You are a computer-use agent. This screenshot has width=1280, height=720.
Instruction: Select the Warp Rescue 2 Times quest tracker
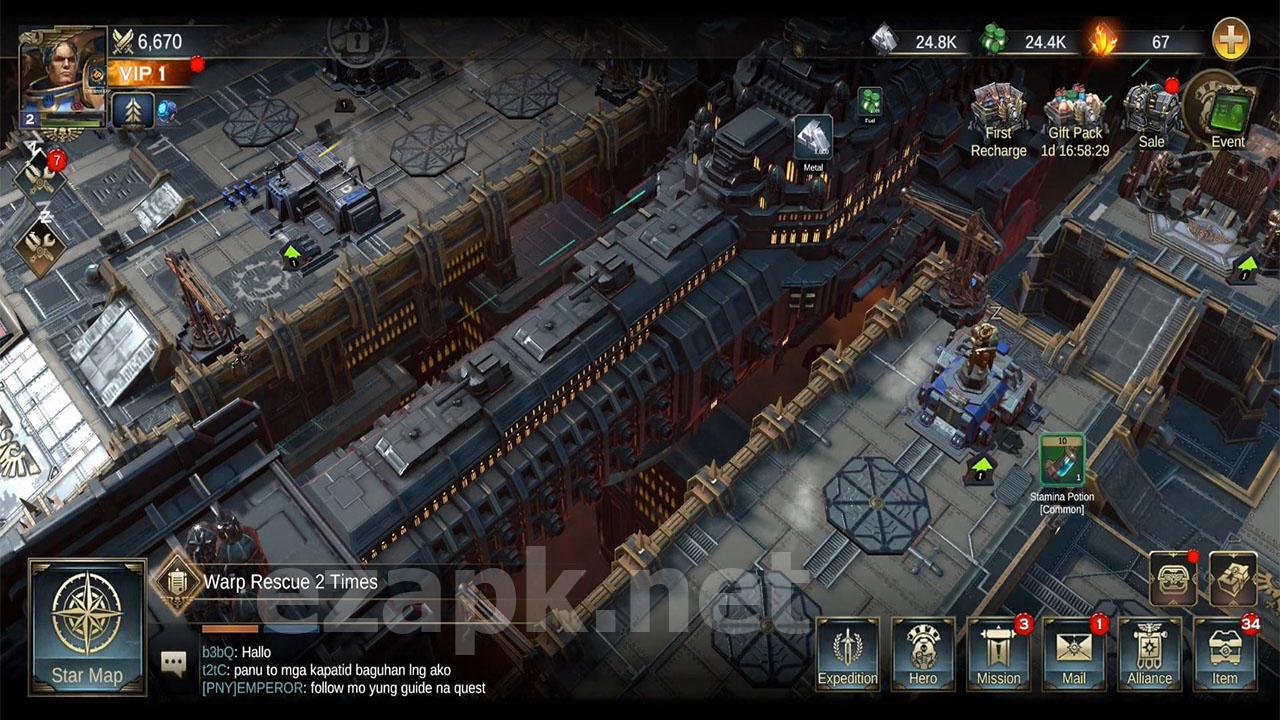pos(290,582)
